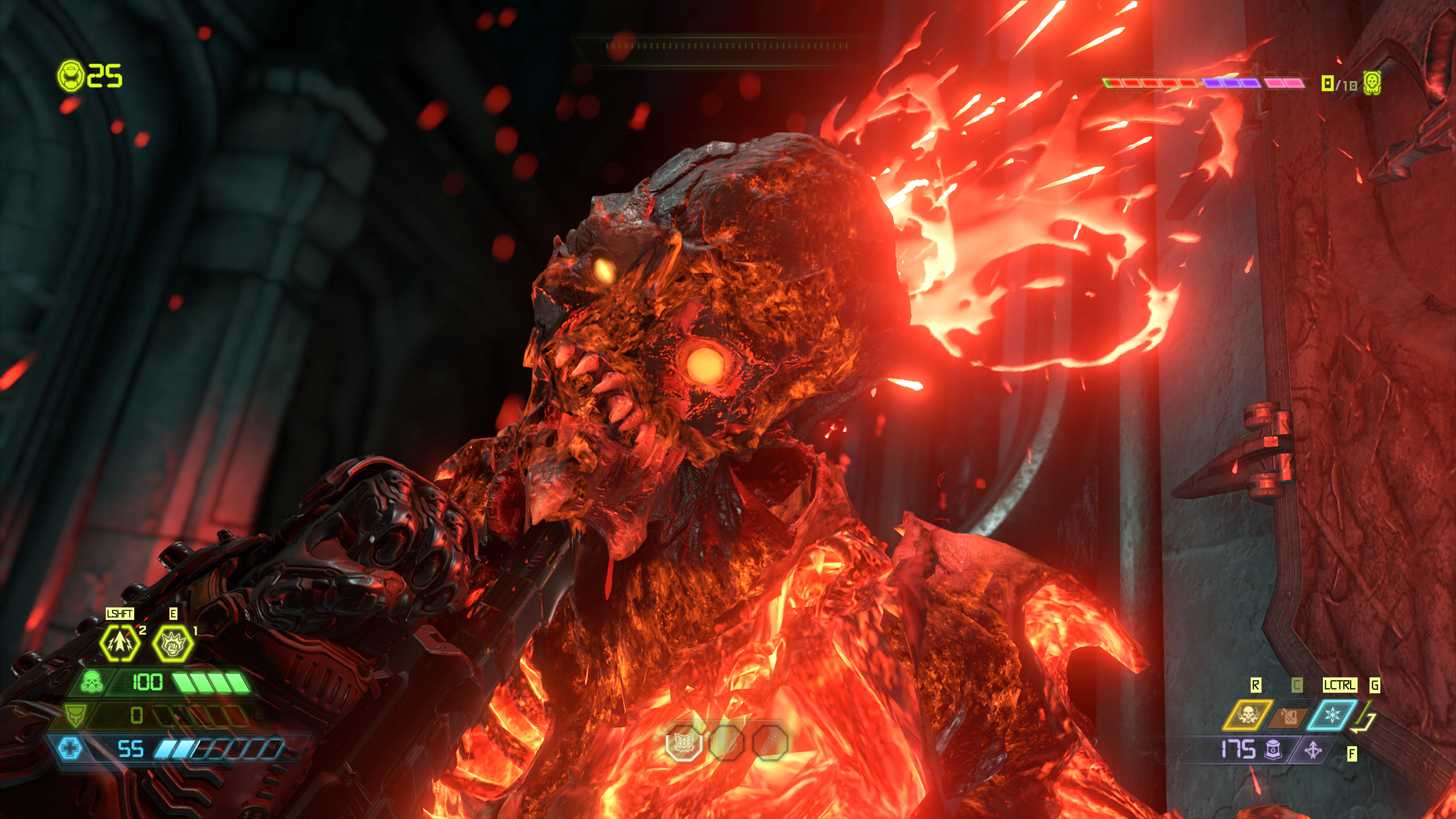
Task: Select the middle faded rune icon
Action: tap(727, 742)
